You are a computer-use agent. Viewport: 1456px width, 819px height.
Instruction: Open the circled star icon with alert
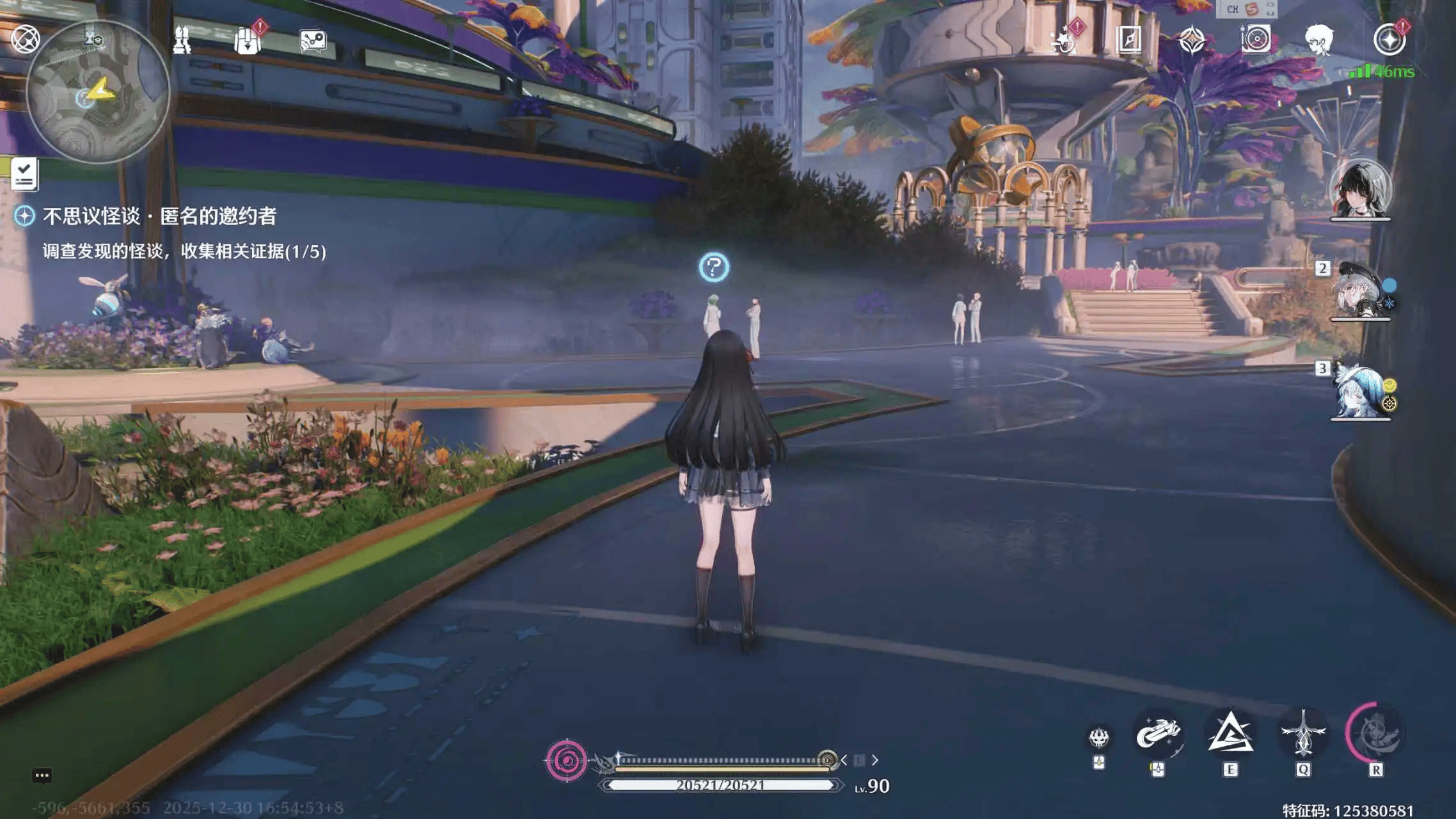click(1389, 40)
